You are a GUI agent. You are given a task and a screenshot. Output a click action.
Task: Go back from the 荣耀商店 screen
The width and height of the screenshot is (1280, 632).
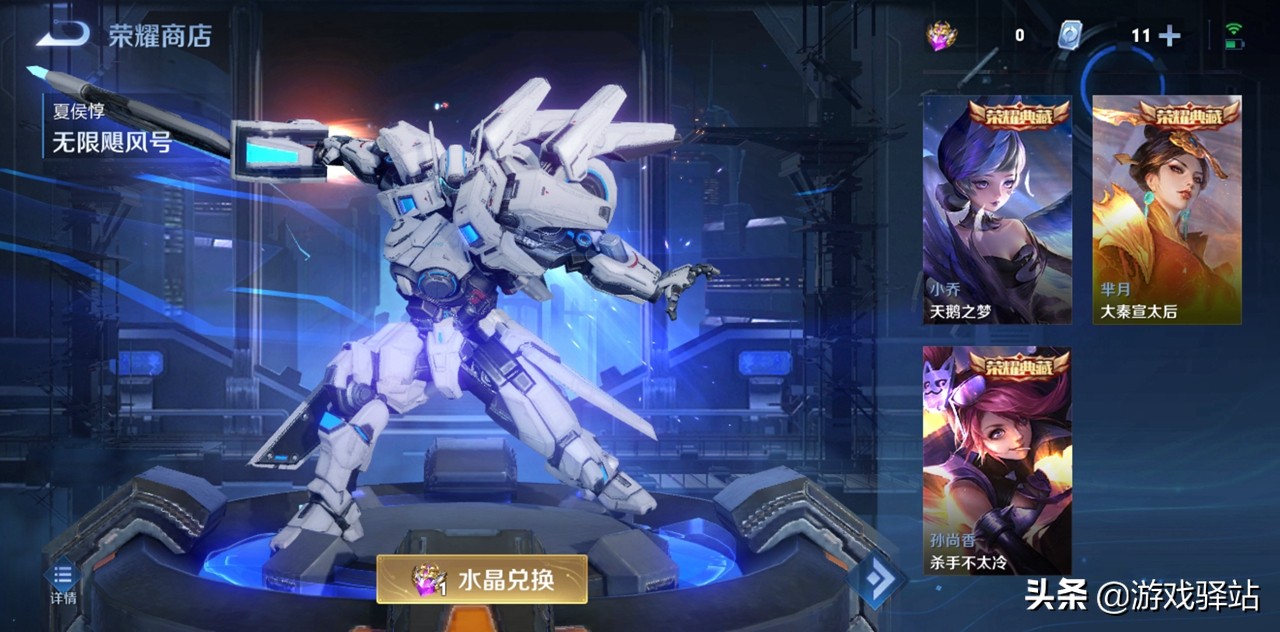pyautogui.click(x=62, y=36)
